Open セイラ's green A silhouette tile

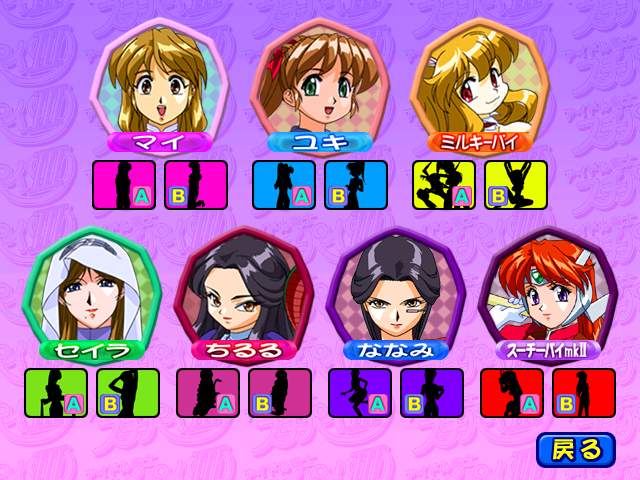click(56, 393)
